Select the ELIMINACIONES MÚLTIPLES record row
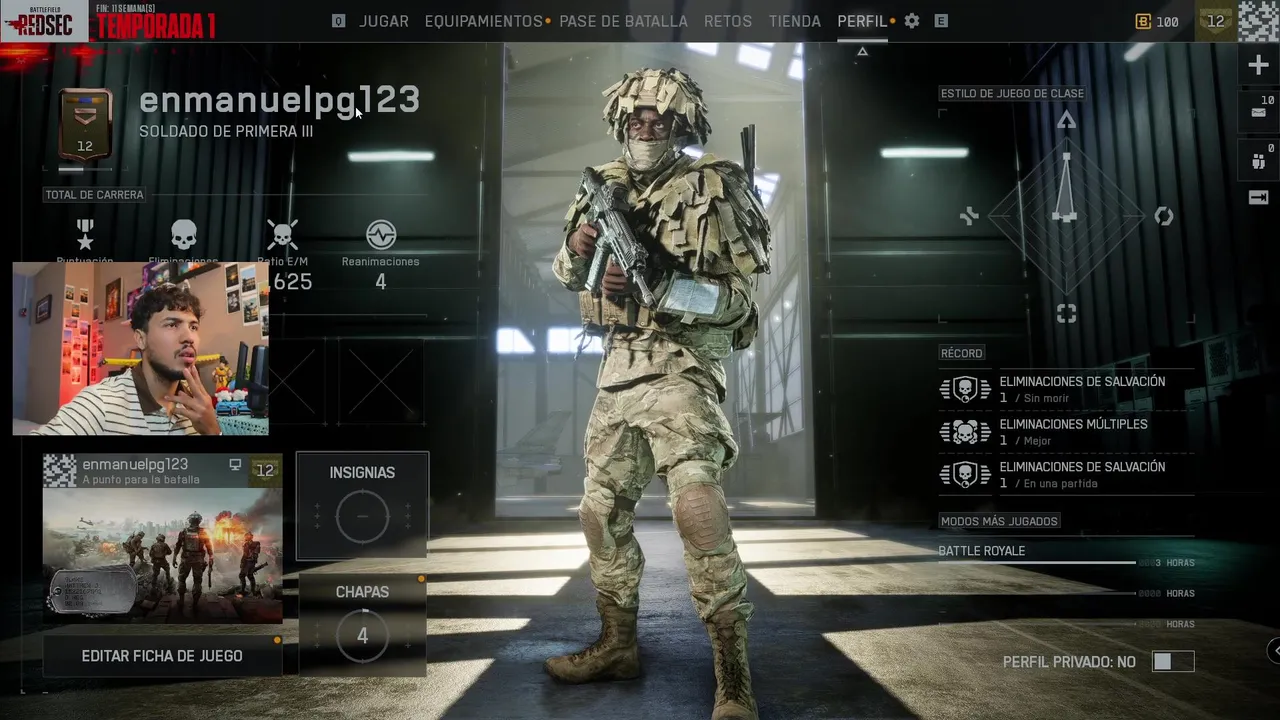 pos(1066,432)
